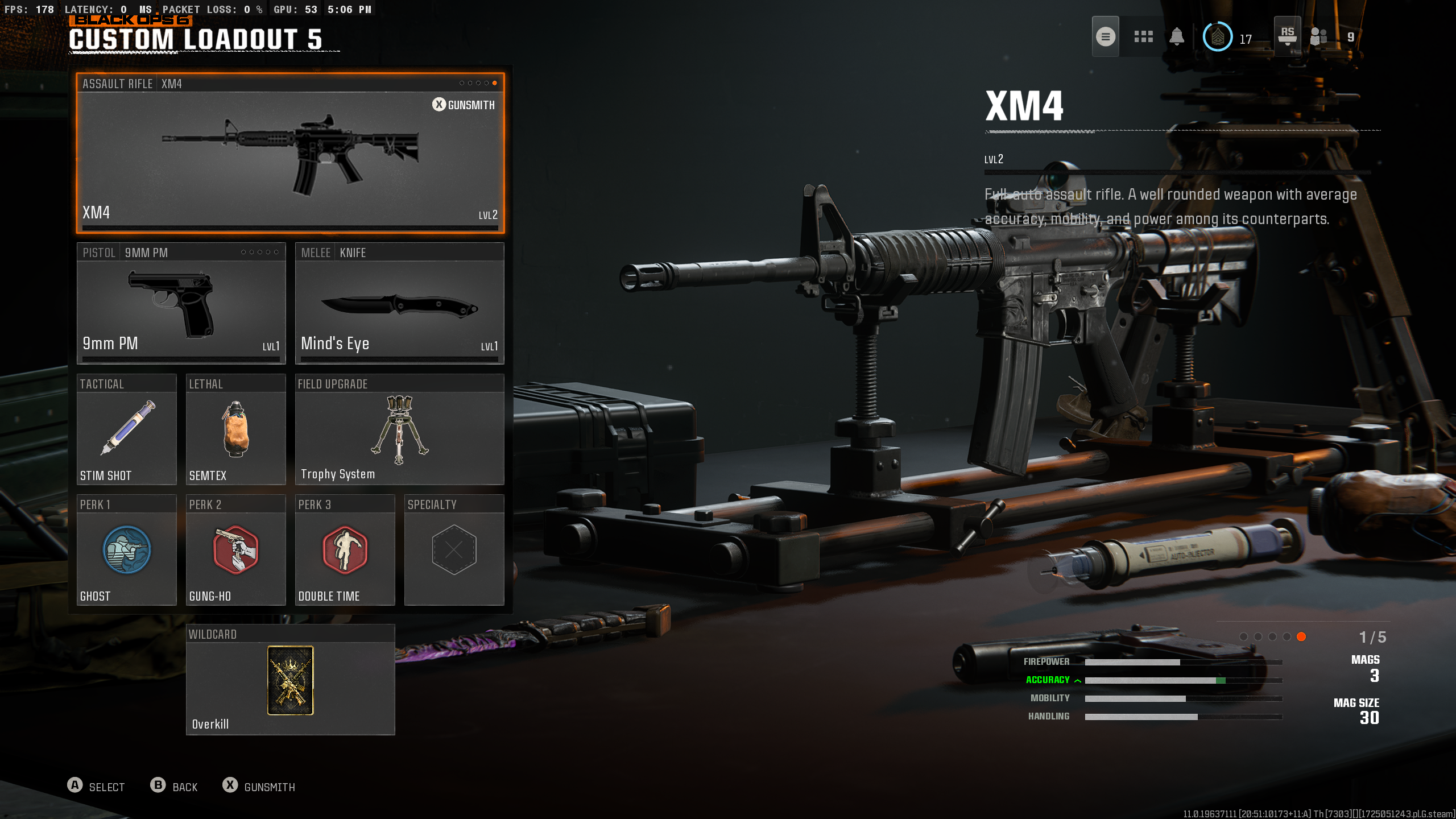Click the social friends icon showing 9
The image size is (1456, 819).
tap(1318, 38)
